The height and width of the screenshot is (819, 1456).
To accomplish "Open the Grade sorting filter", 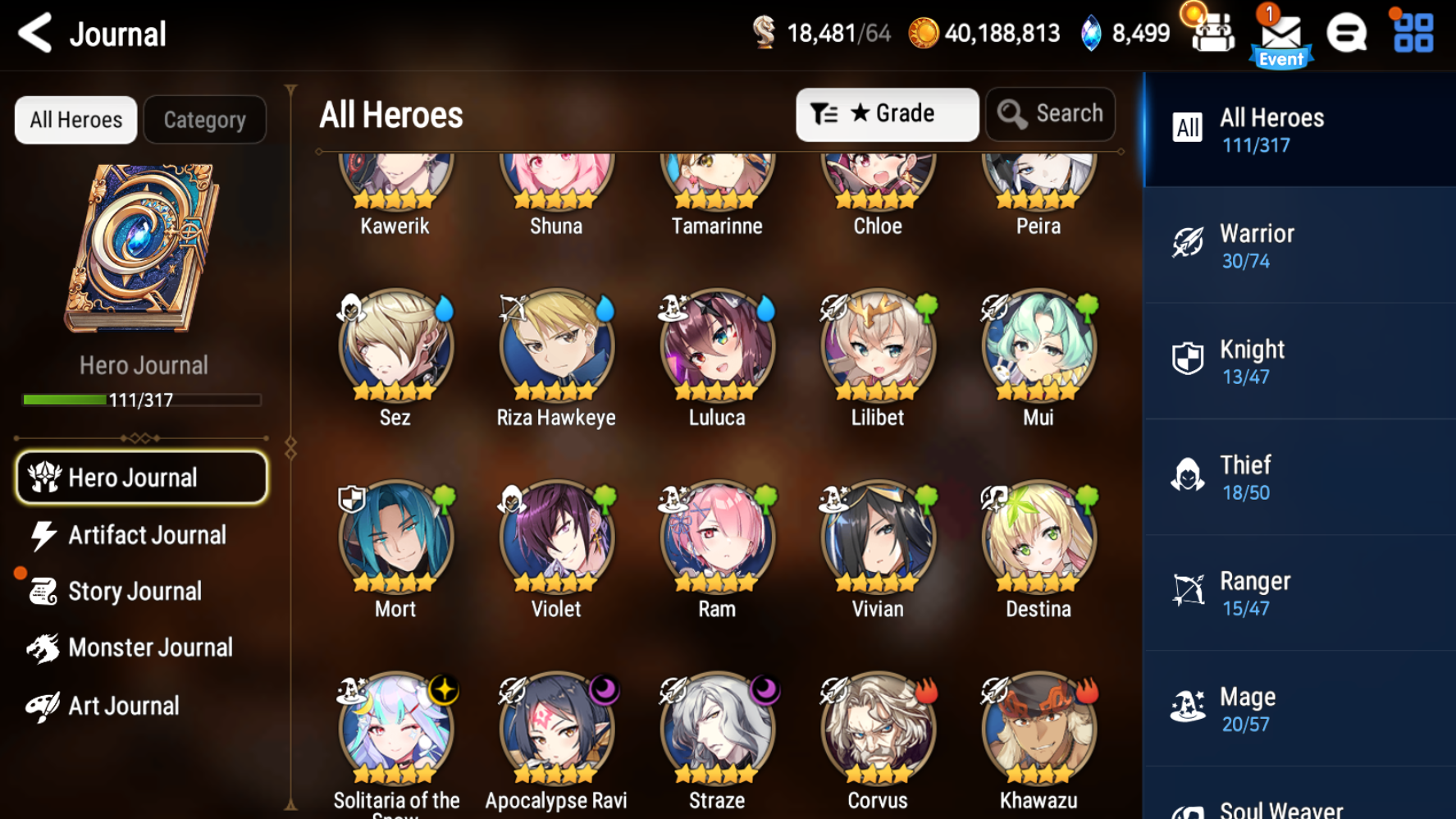I will coord(886,114).
